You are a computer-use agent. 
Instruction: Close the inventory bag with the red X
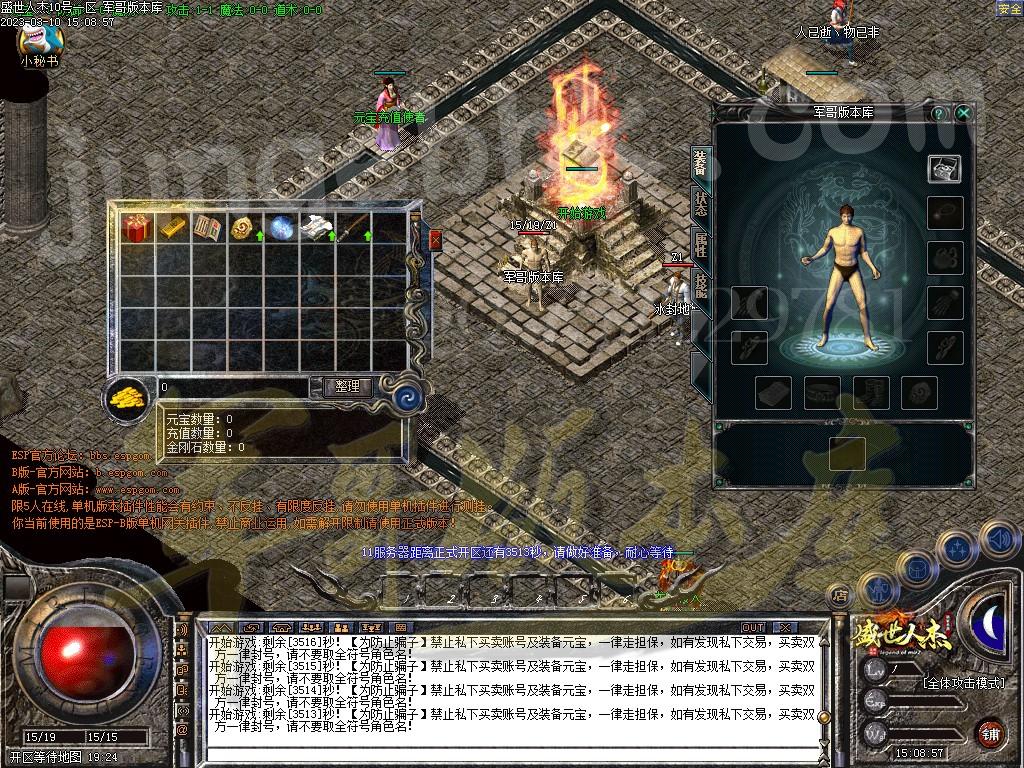click(x=435, y=239)
